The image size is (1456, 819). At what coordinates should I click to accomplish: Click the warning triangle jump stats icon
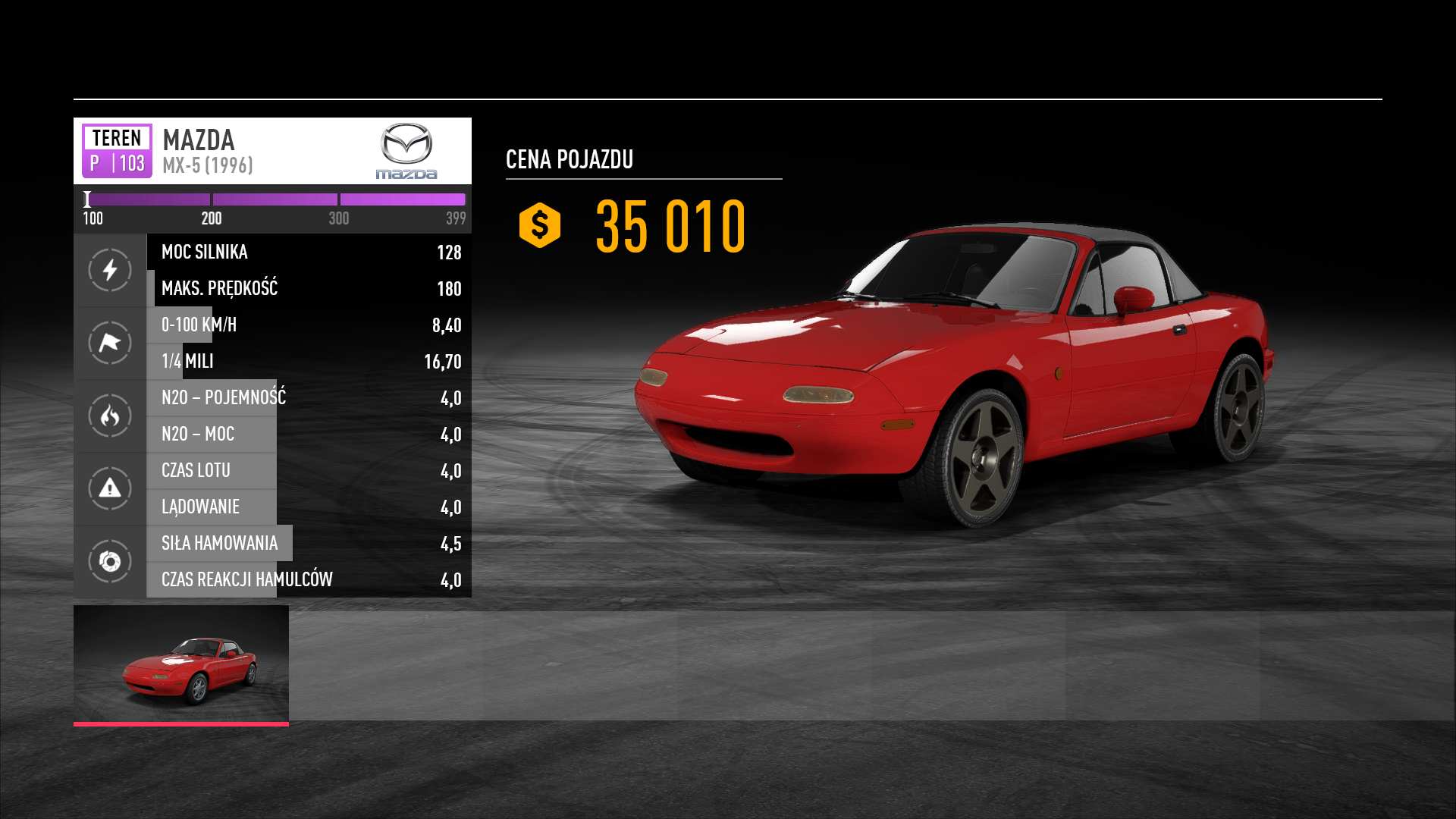[110, 488]
